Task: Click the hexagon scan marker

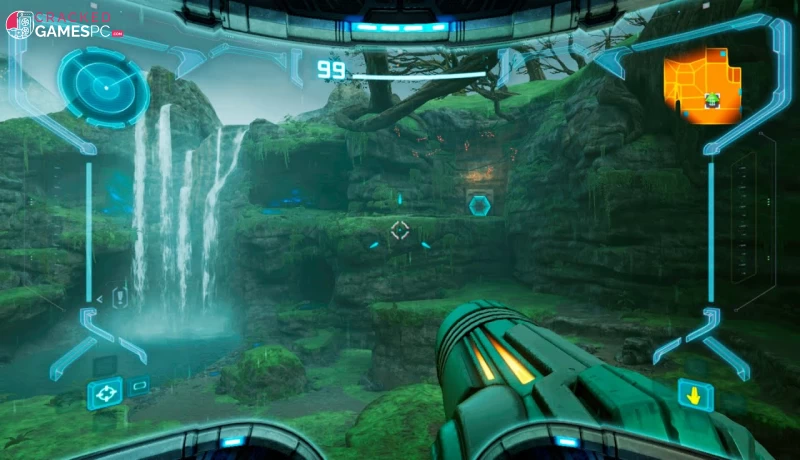Action: [479, 205]
